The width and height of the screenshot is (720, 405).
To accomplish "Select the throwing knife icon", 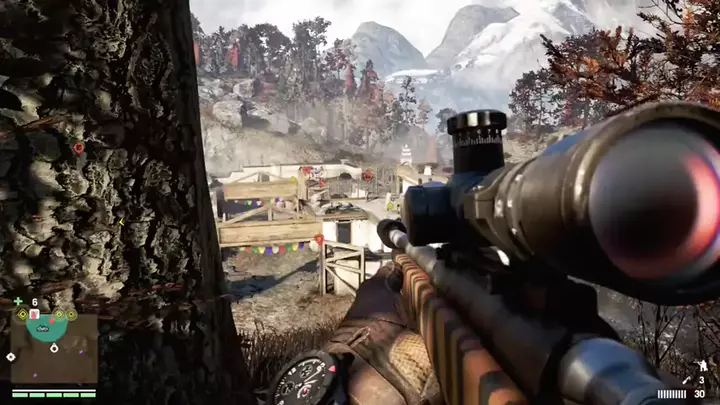I will (x=686, y=381).
